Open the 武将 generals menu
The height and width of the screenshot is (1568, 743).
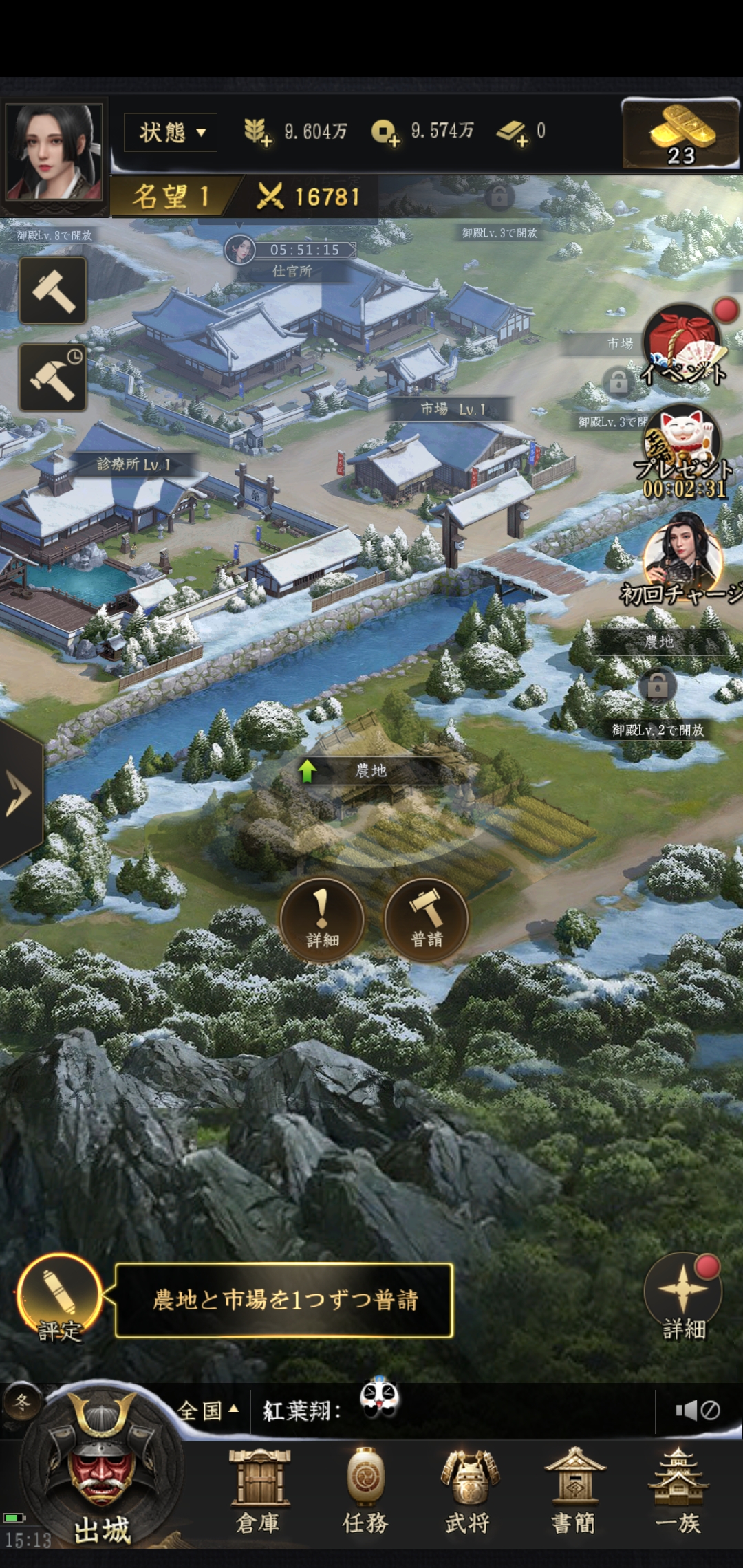coord(469,1491)
